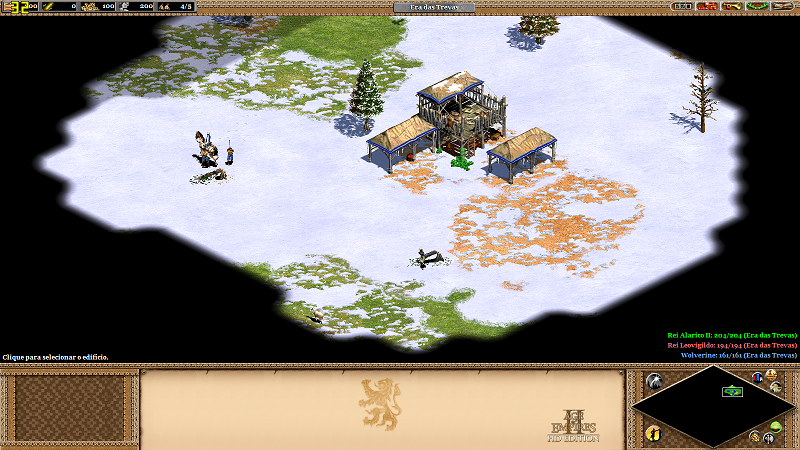Screen dimensions: 800x450
Task: Toggle the red and blue statistics button
Action: point(757,378)
